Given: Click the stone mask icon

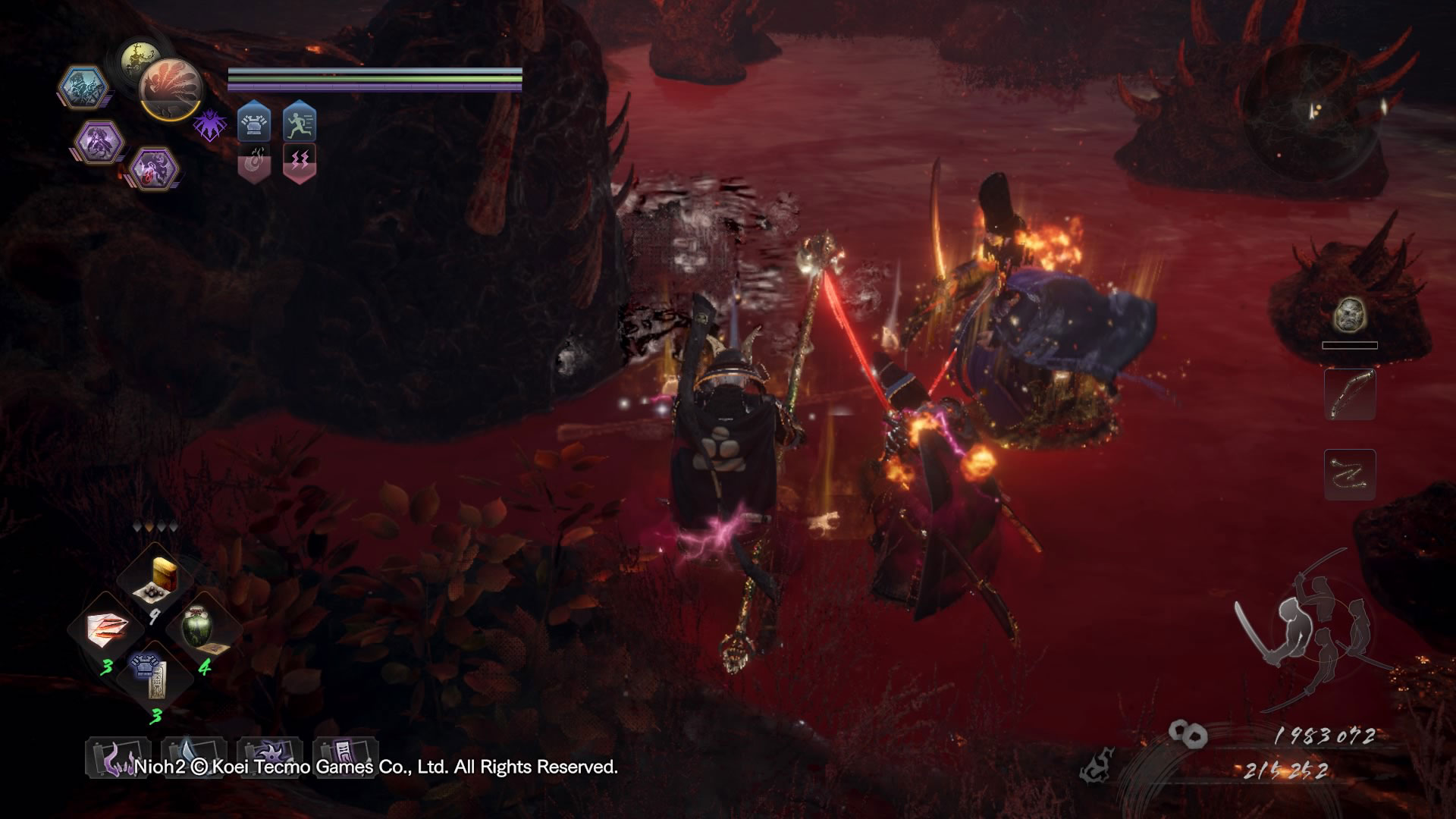Looking at the screenshot, I should (1350, 313).
